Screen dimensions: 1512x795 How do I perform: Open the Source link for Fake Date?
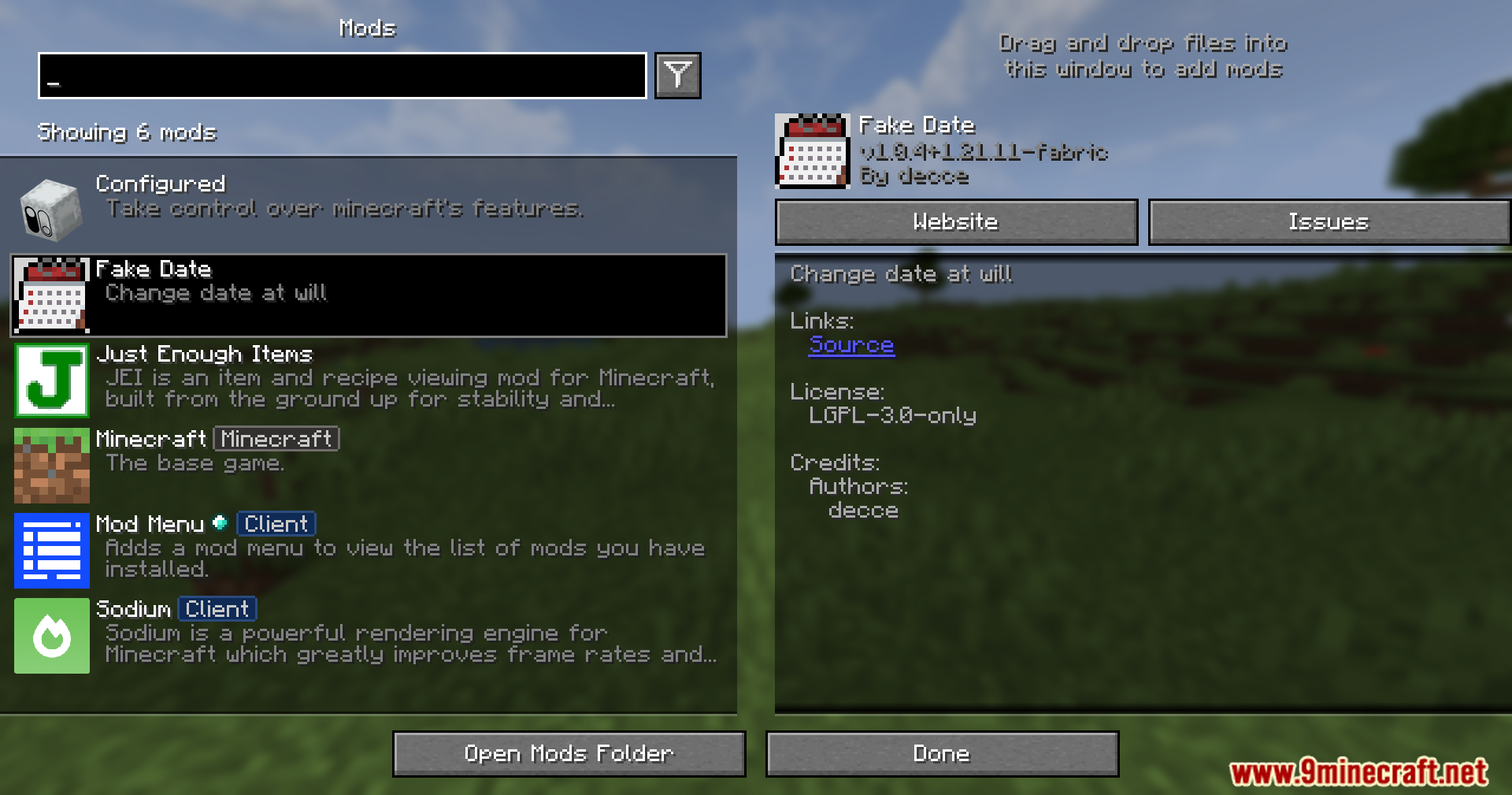click(x=851, y=345)
